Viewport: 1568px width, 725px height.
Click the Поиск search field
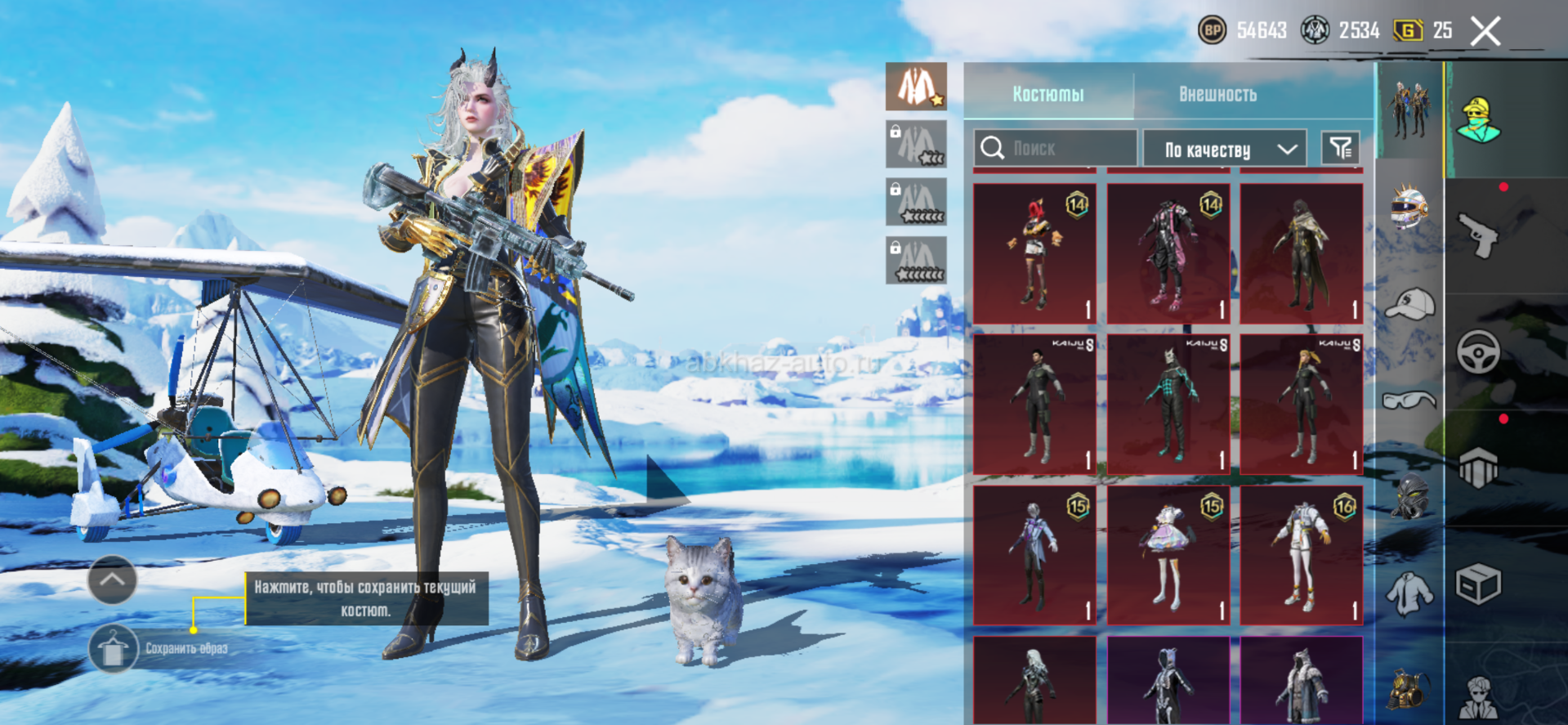[x=1054, y=148]
